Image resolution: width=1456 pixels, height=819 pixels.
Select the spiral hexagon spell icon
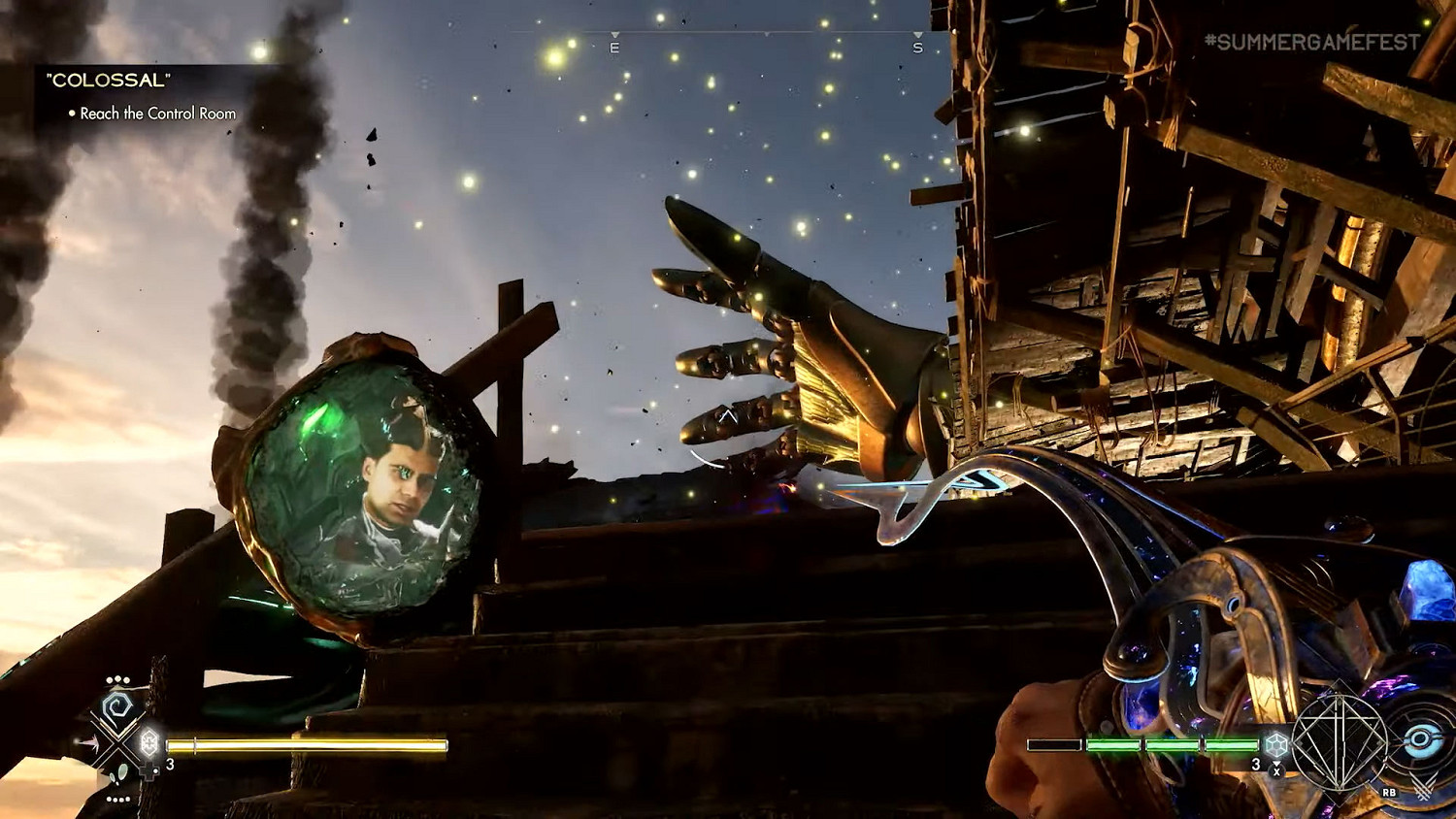pos(117,707)
